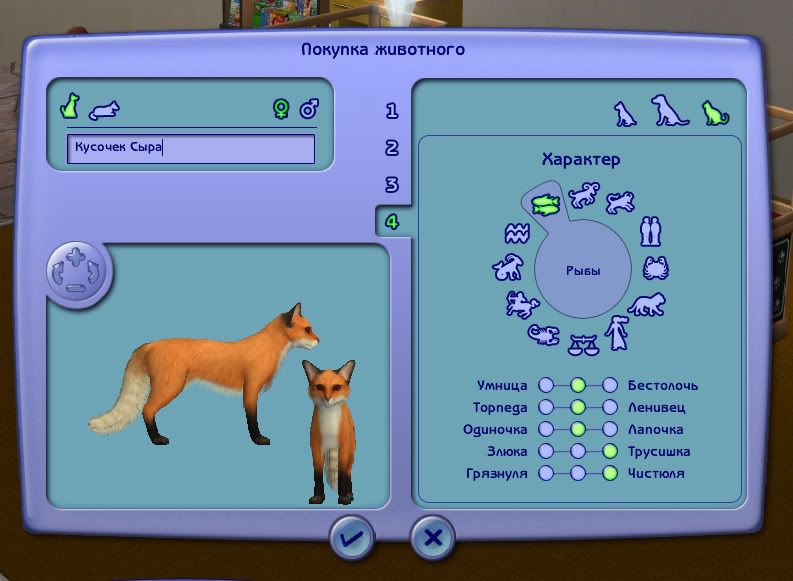793x581 pixels.
Task: Set personality to Ленивец
Action: click(x=610, y=407)
